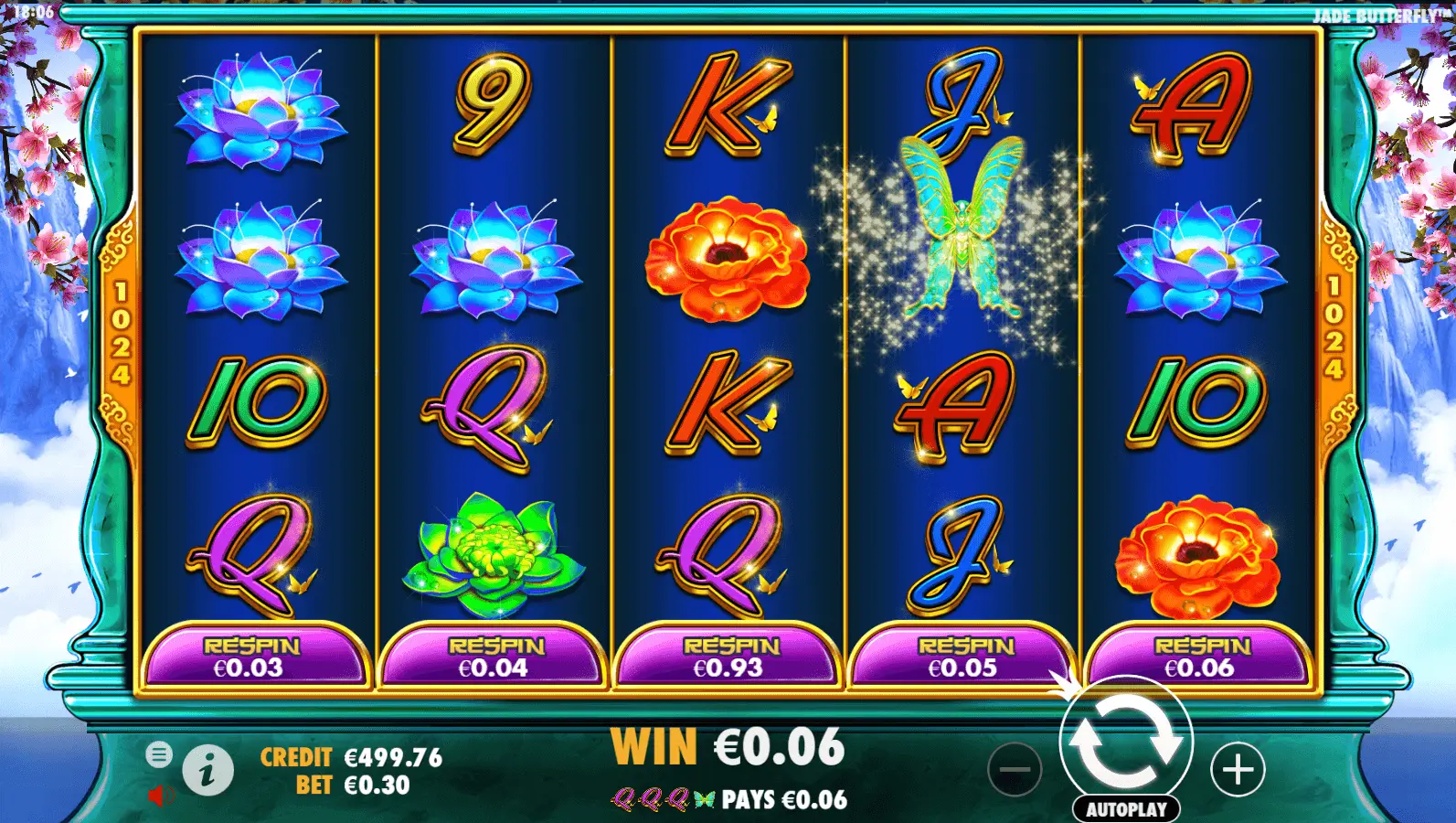Respin the third reel for €0.93
The width and height of the screenshot is (1456, 823).
729,657
